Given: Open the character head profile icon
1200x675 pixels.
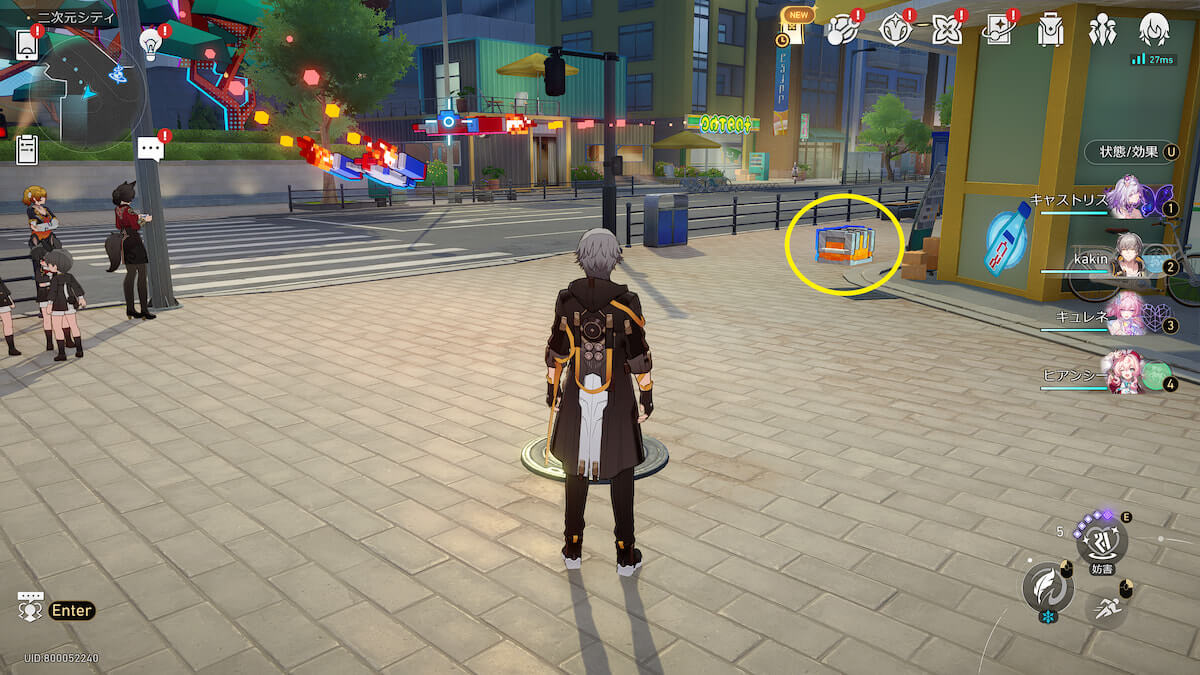Looking at the screenshot, I should (1154, 30).
